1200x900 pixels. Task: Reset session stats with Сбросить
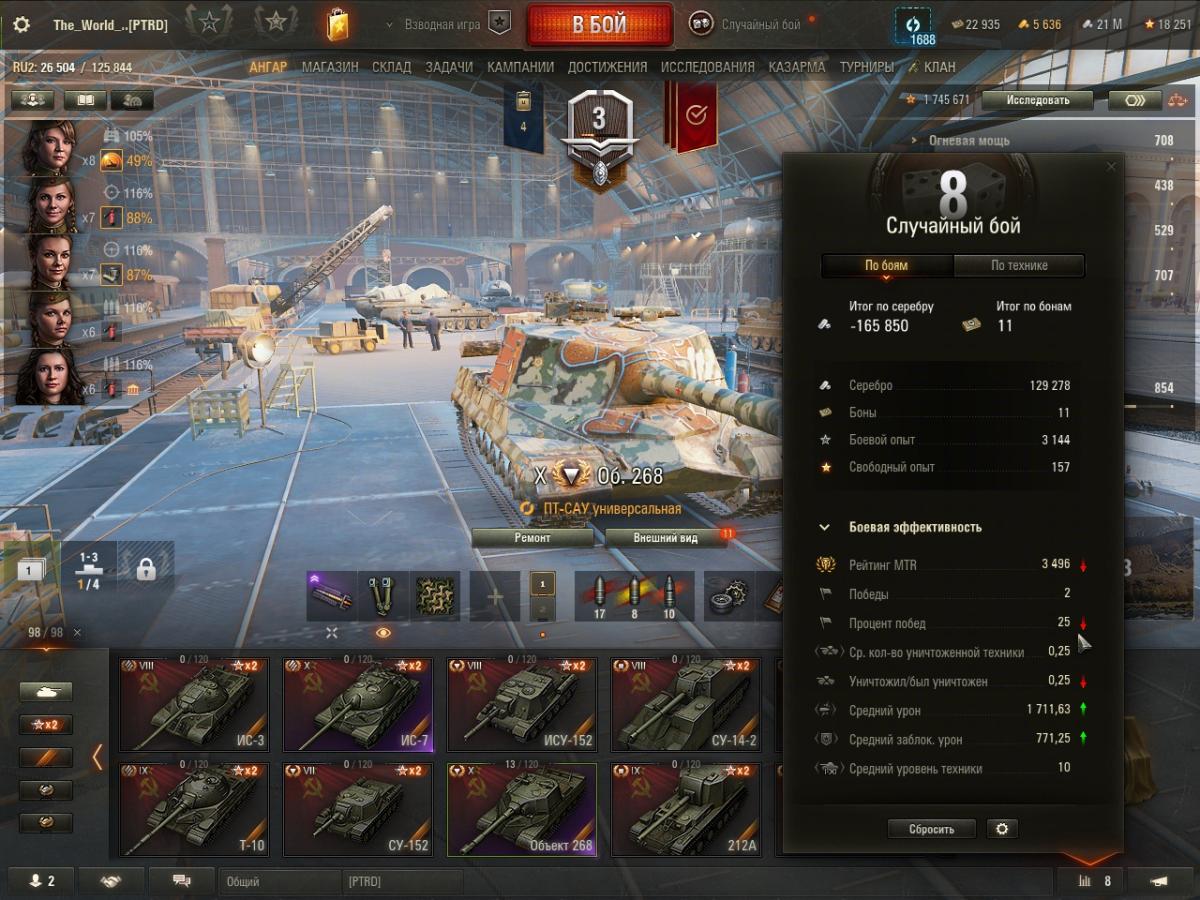click(931, 829)
